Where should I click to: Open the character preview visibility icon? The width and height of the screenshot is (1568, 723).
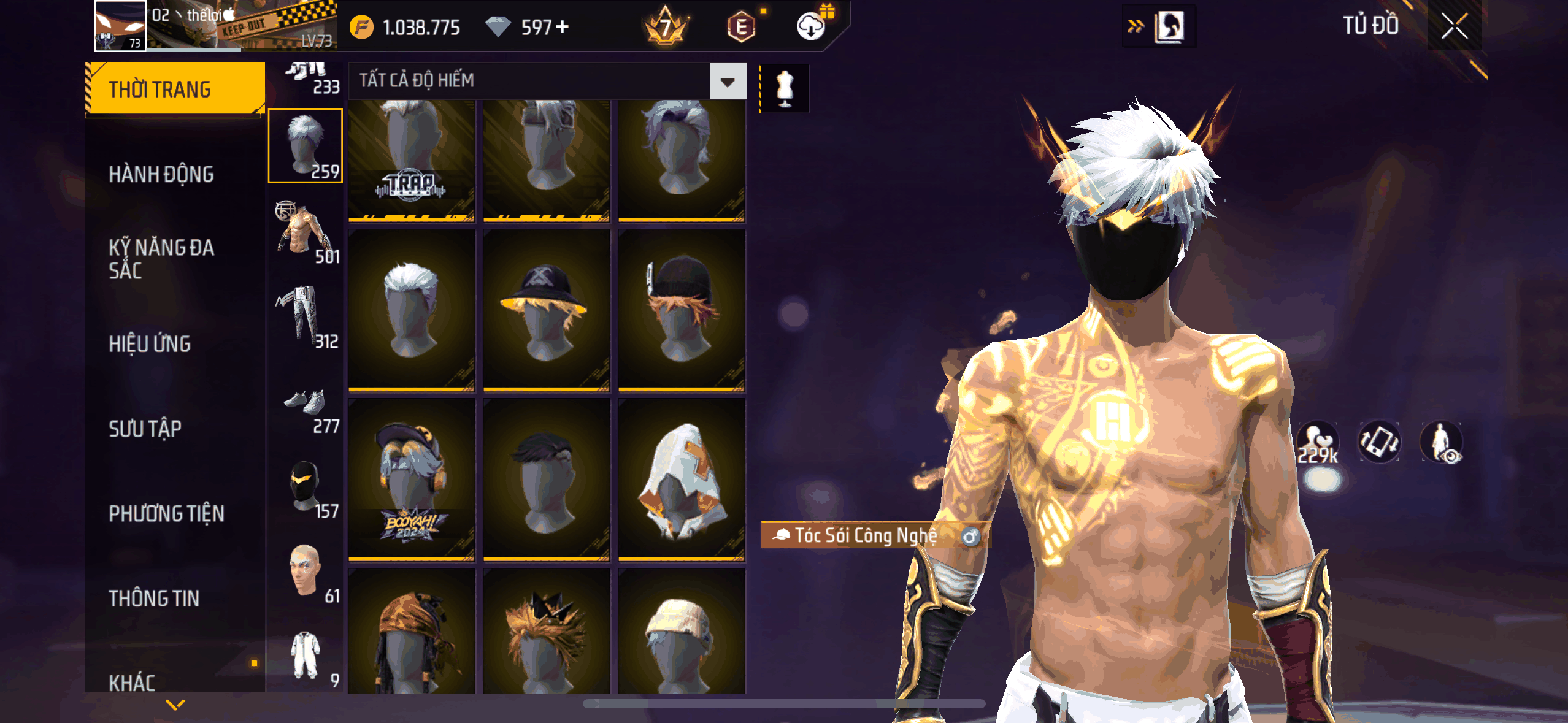pos(1441,442)
